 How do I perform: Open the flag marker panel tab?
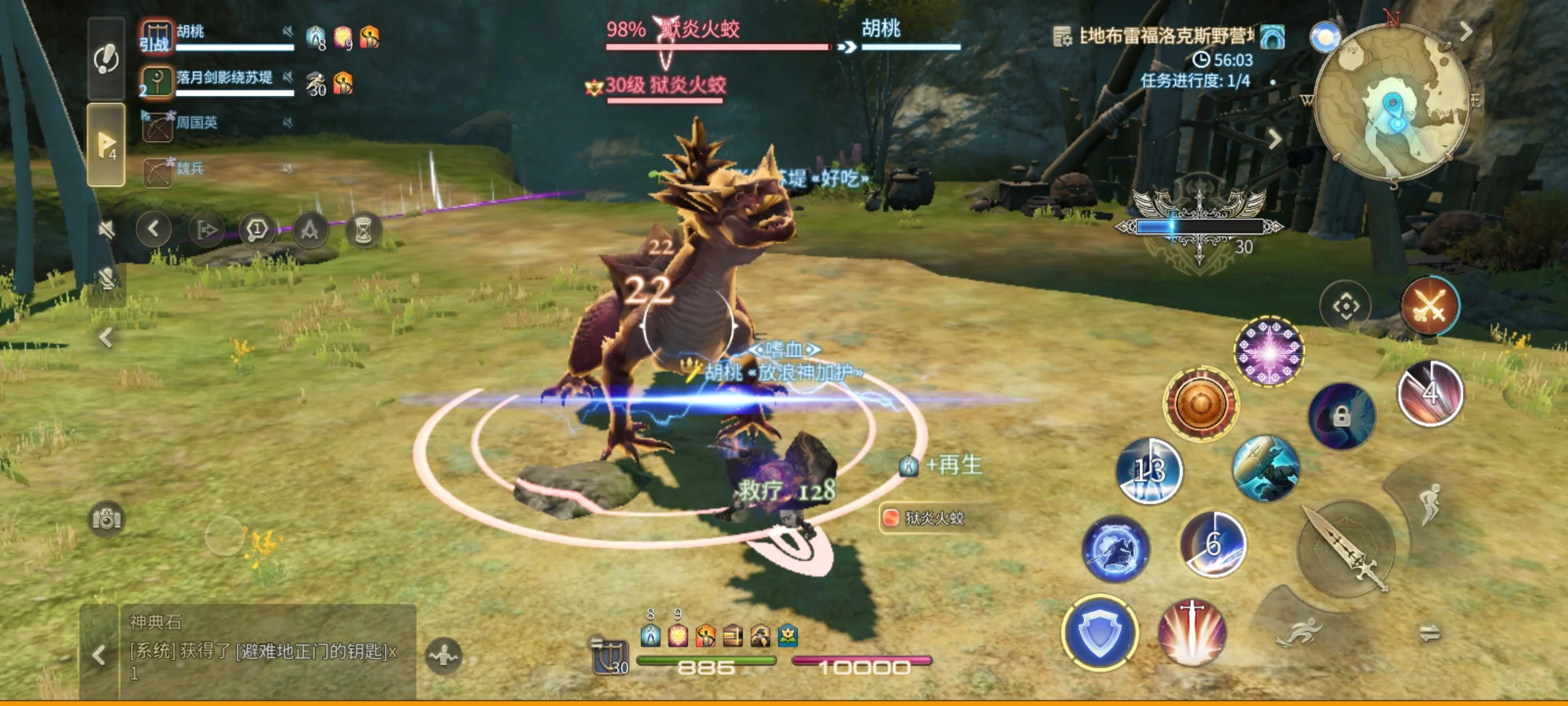(106, 144)
